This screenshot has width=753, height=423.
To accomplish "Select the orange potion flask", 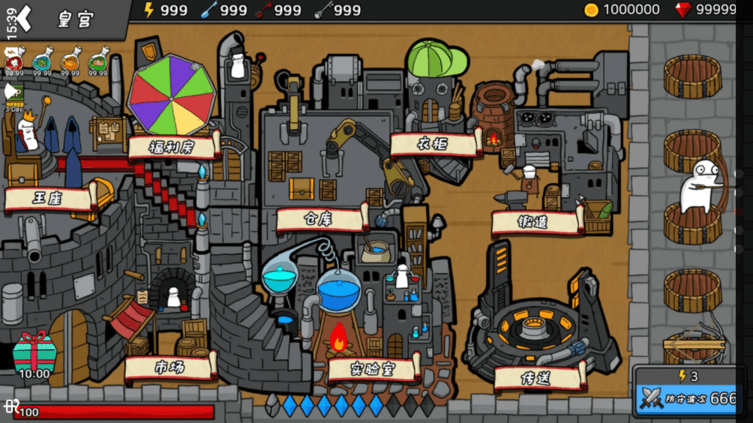I will 70,62.
